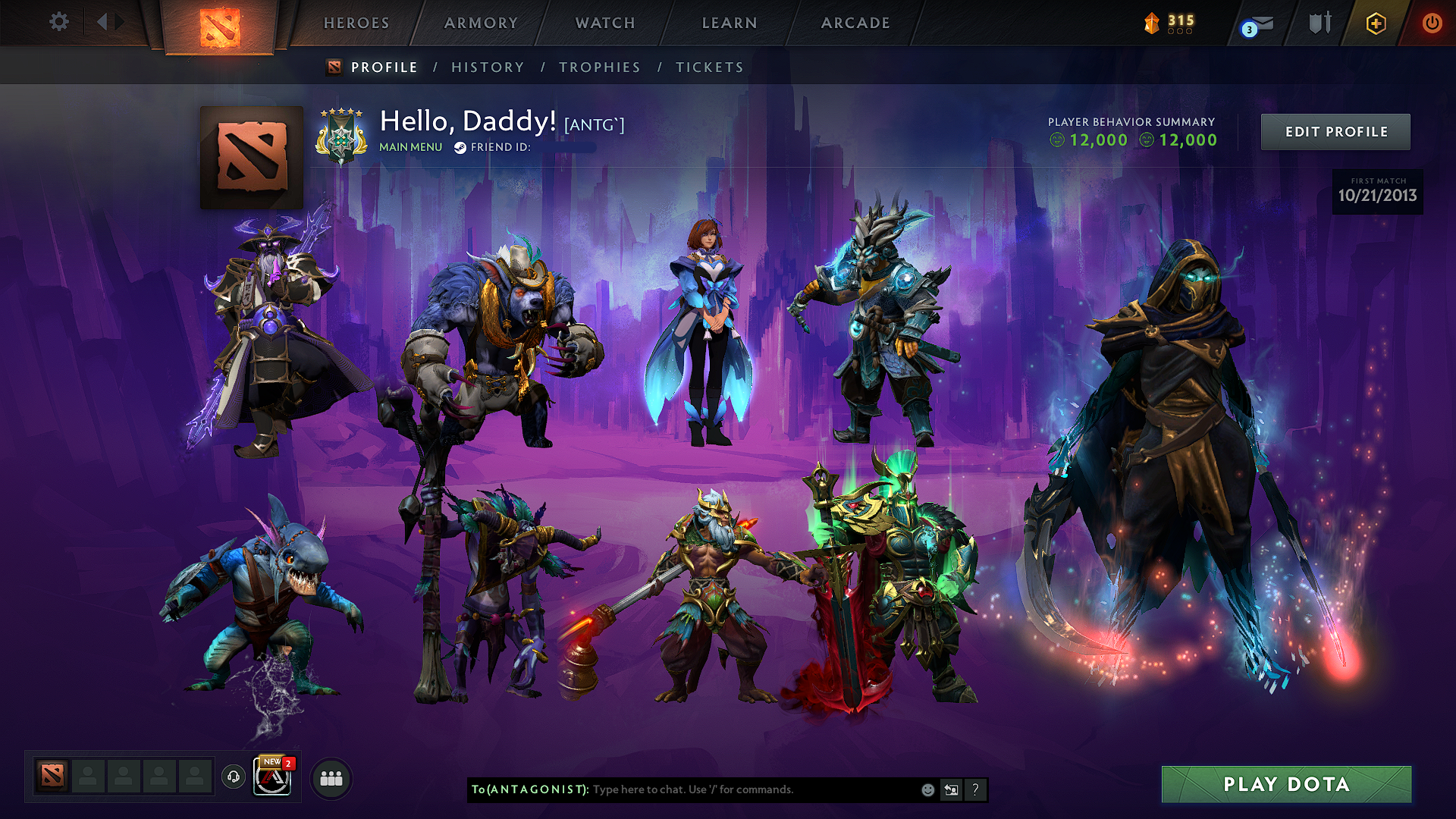1456x819 pixels.
Task: Open Dota Plus with the gold plus icon
Action: pos(1375,23)
